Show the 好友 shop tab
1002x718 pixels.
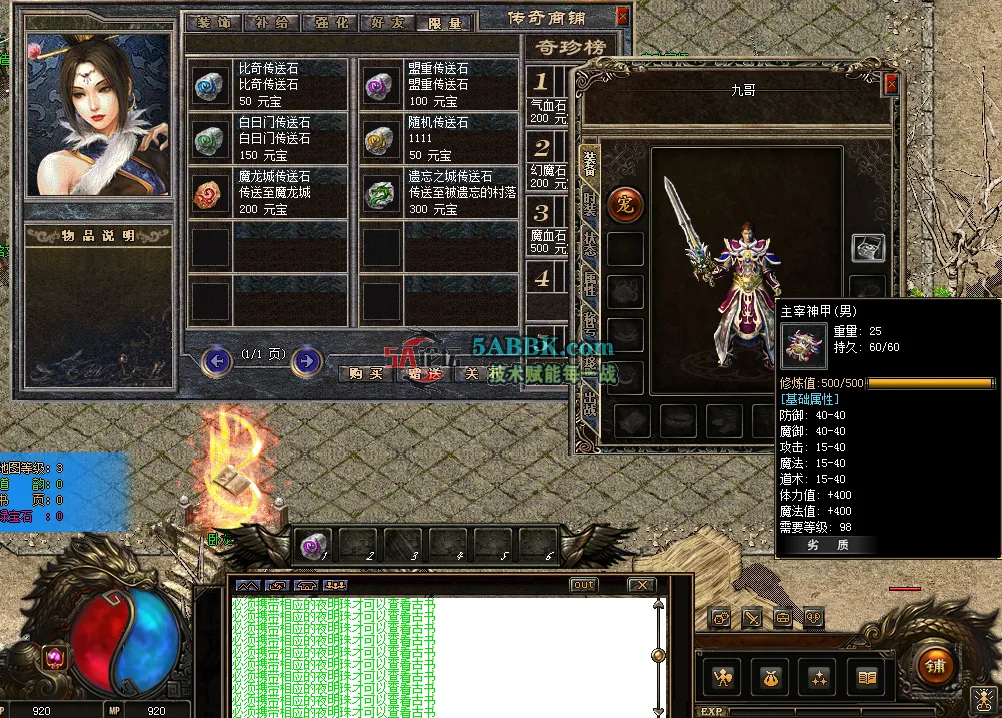[387, 23]
